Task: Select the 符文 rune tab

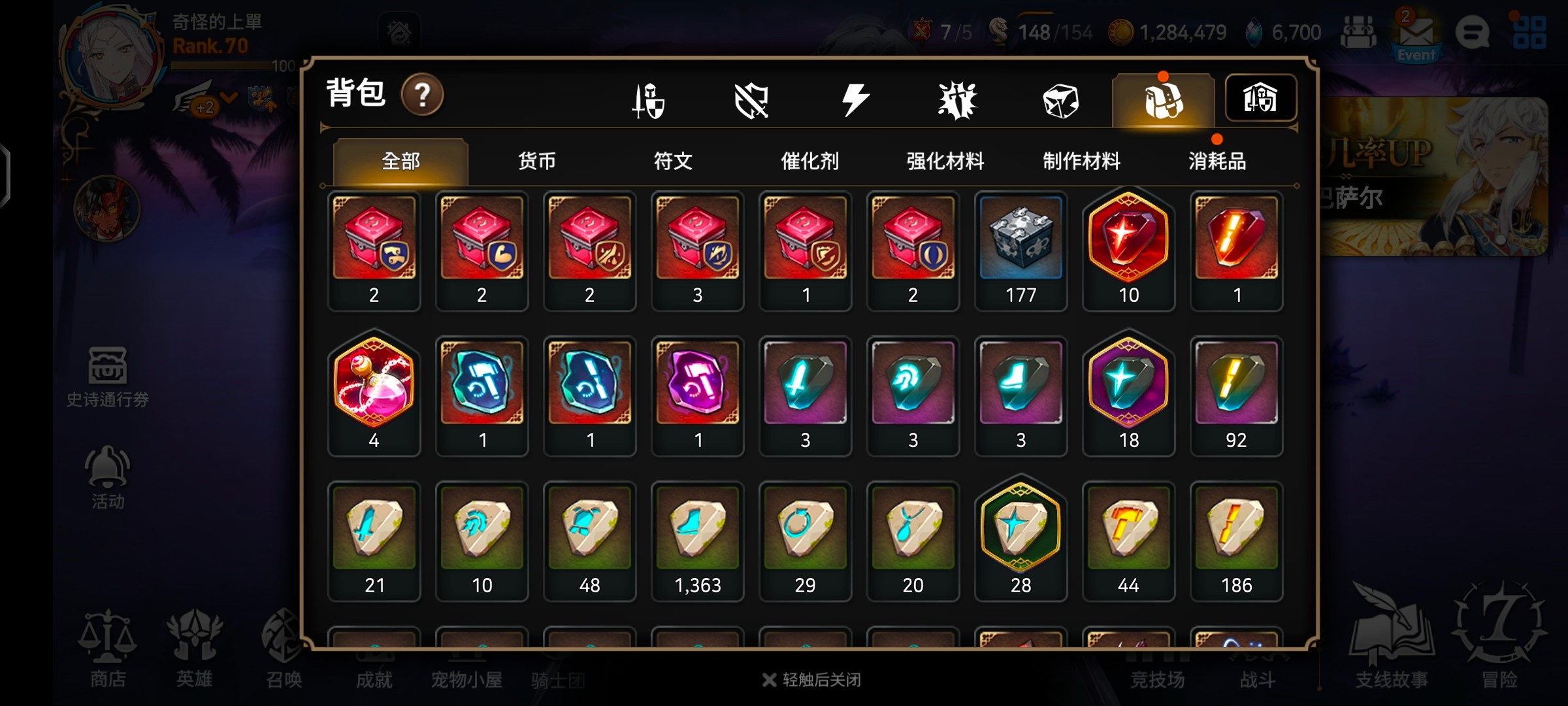Action: coord(673,161)
